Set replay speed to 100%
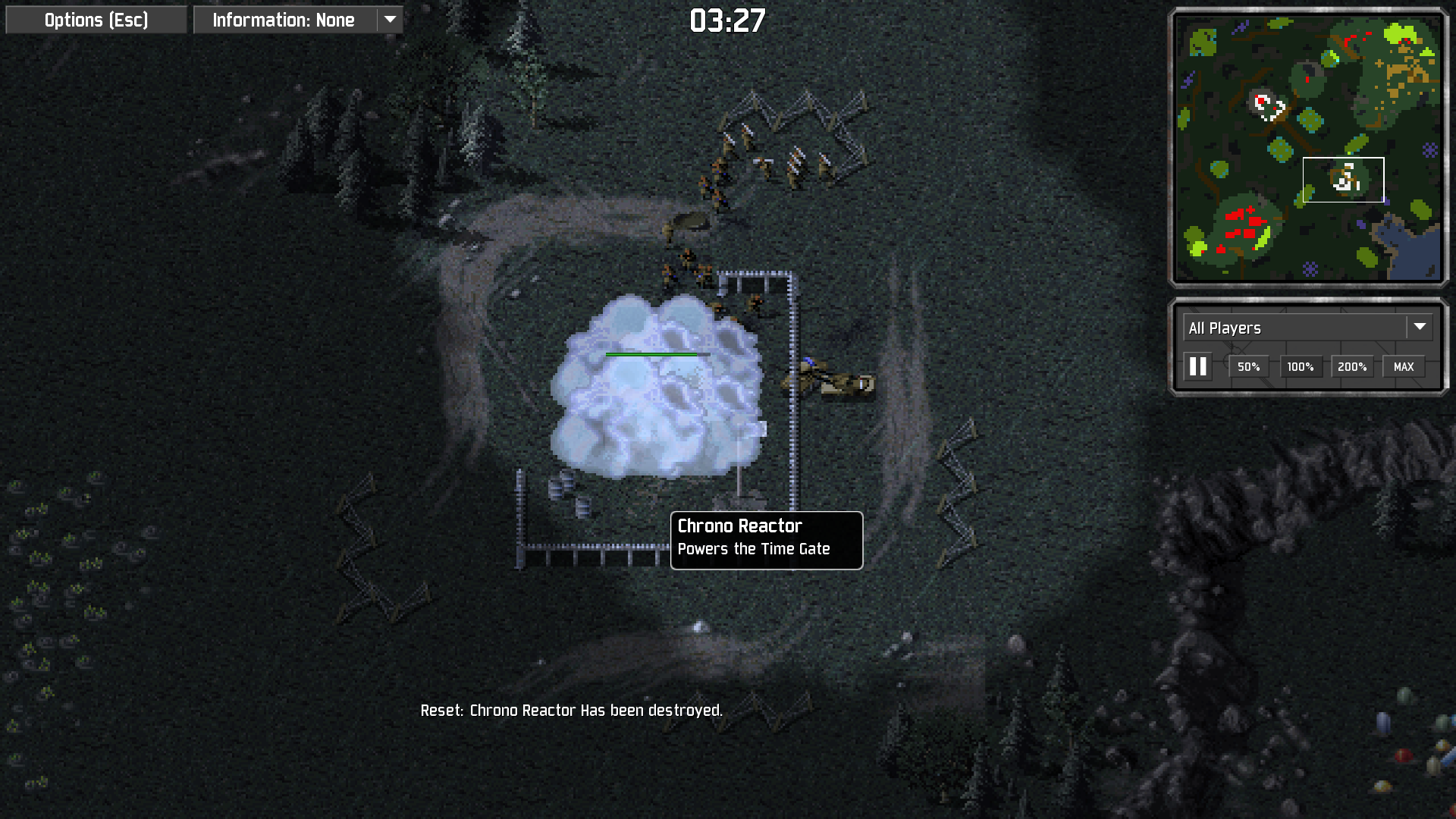Screen dimensions: 1456x819 click(x=1300, y=367)
